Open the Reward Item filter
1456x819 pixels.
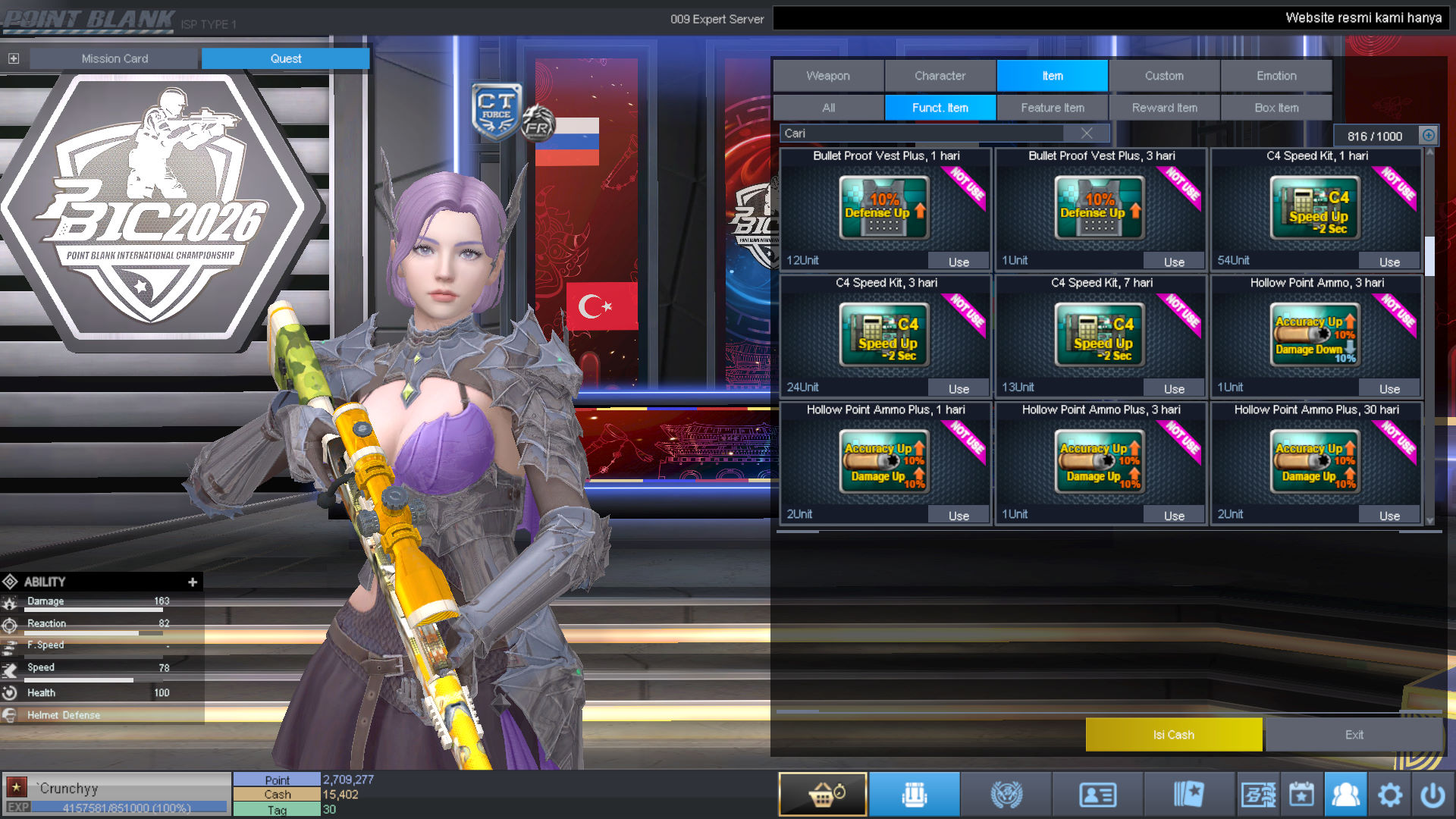(x=1165, y=108)
